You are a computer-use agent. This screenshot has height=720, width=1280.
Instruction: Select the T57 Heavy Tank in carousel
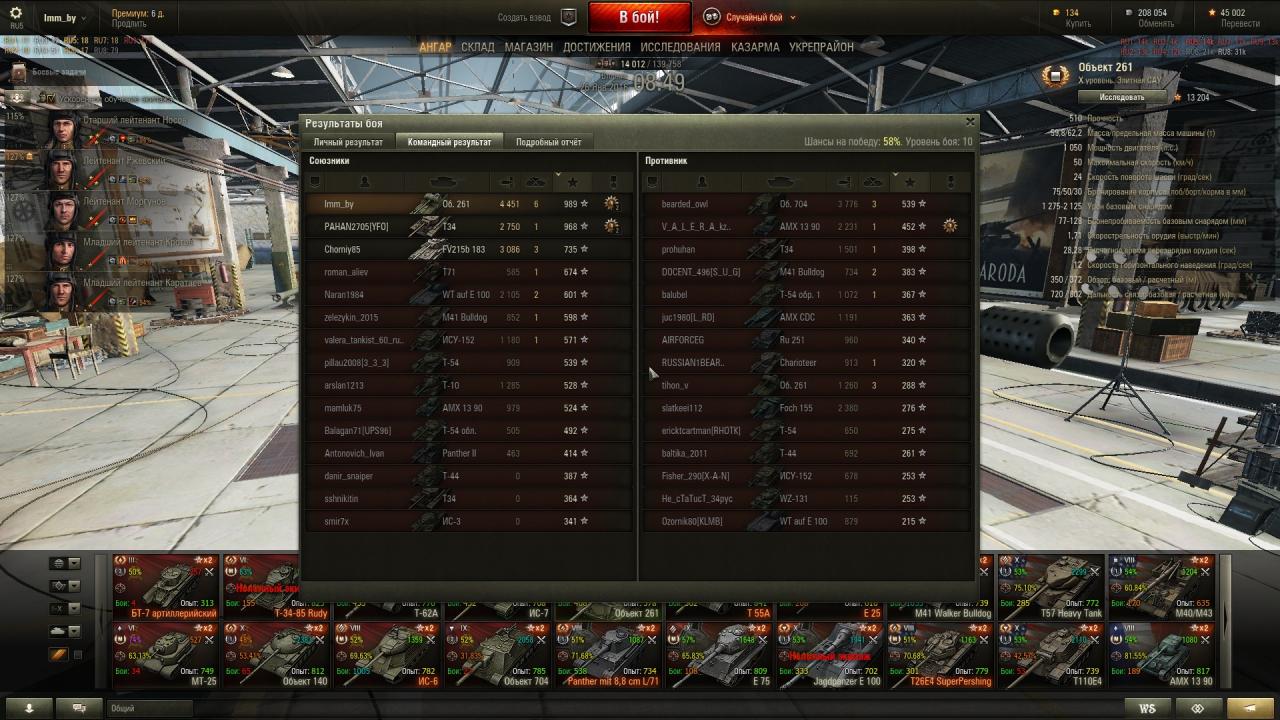click(1050, 585)
